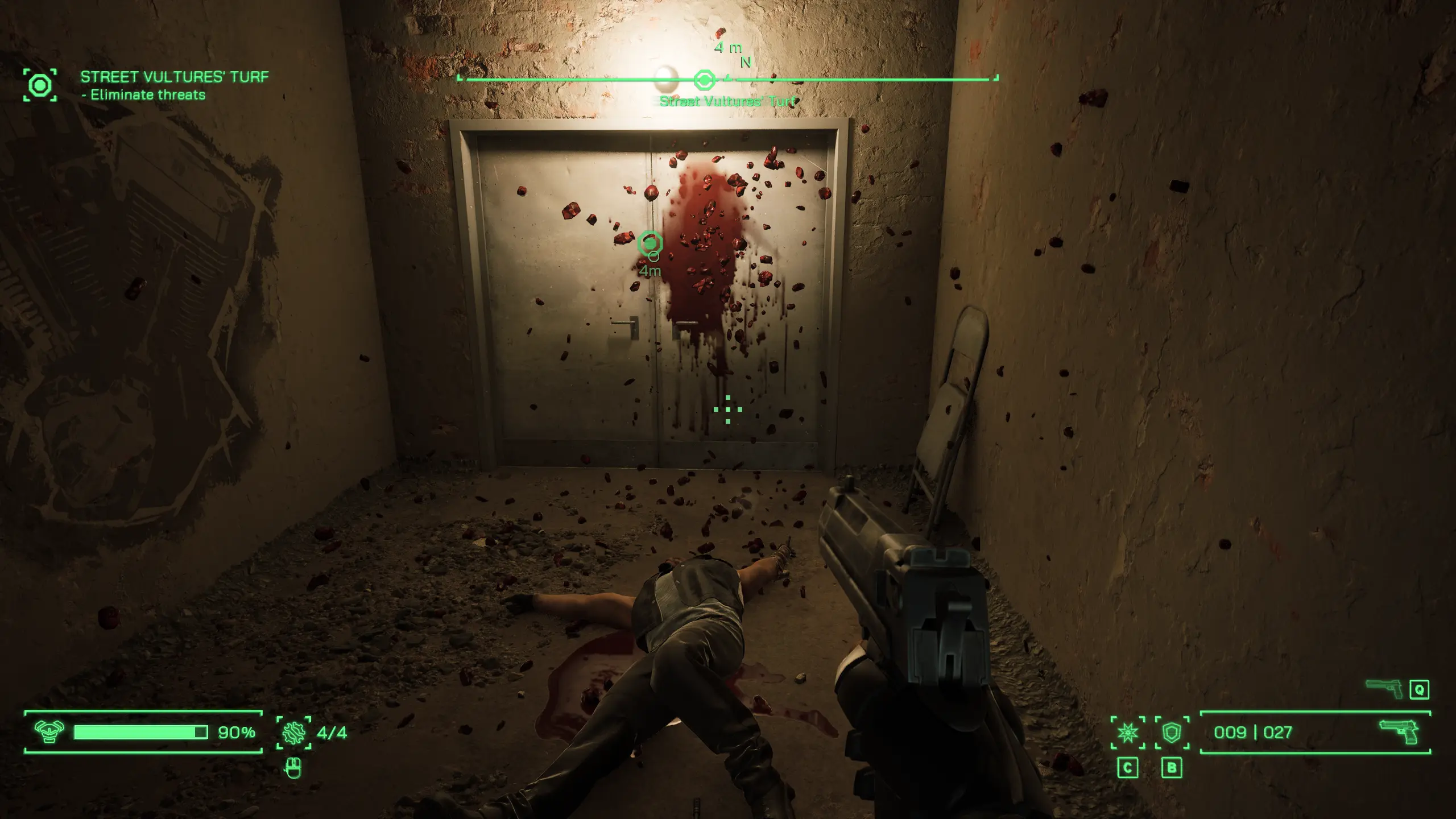Viewport: 1456px width, 819px height.
Task: Activate the starburst shockwave ability
Action: point(1127,733)
